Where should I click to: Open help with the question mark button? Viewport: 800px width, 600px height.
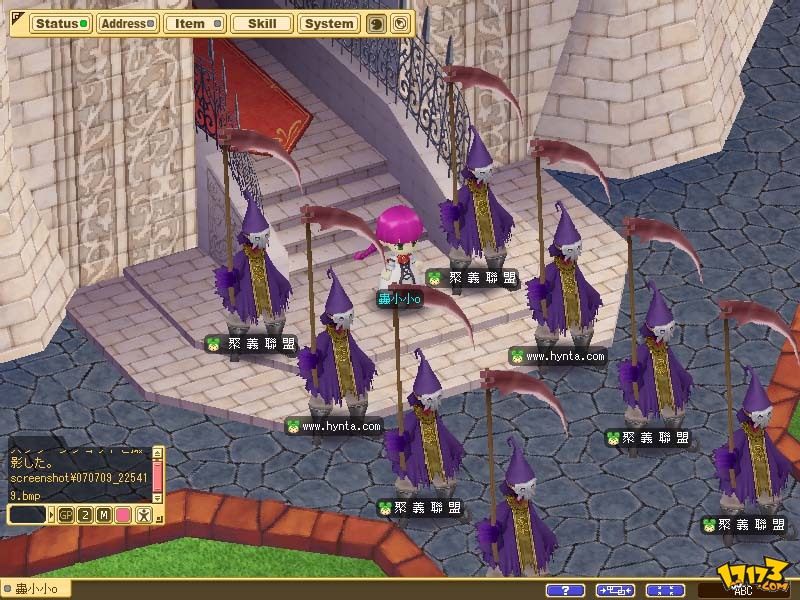click(x=566, y=590)
